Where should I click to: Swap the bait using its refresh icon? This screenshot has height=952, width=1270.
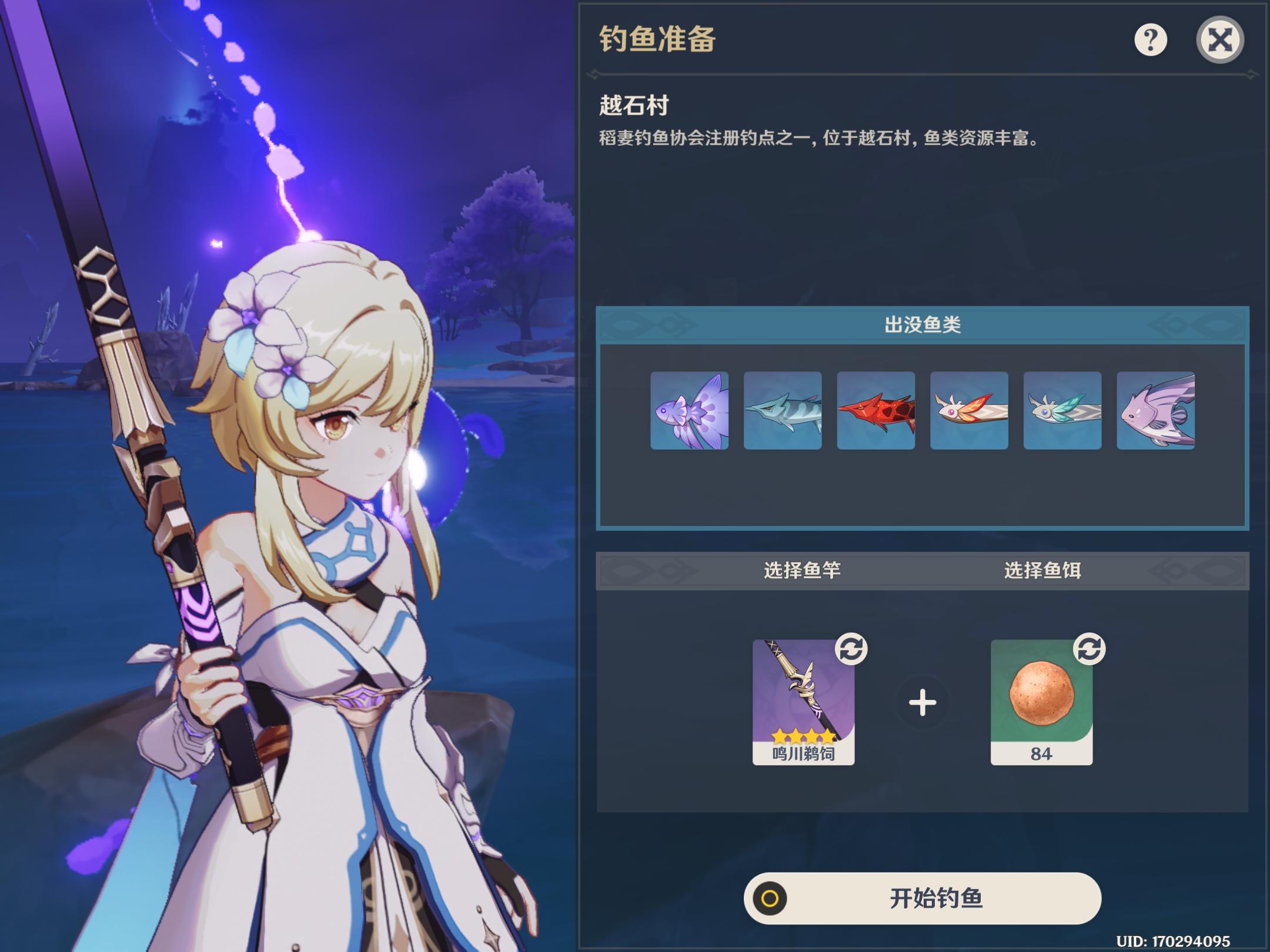(1089, 649)
